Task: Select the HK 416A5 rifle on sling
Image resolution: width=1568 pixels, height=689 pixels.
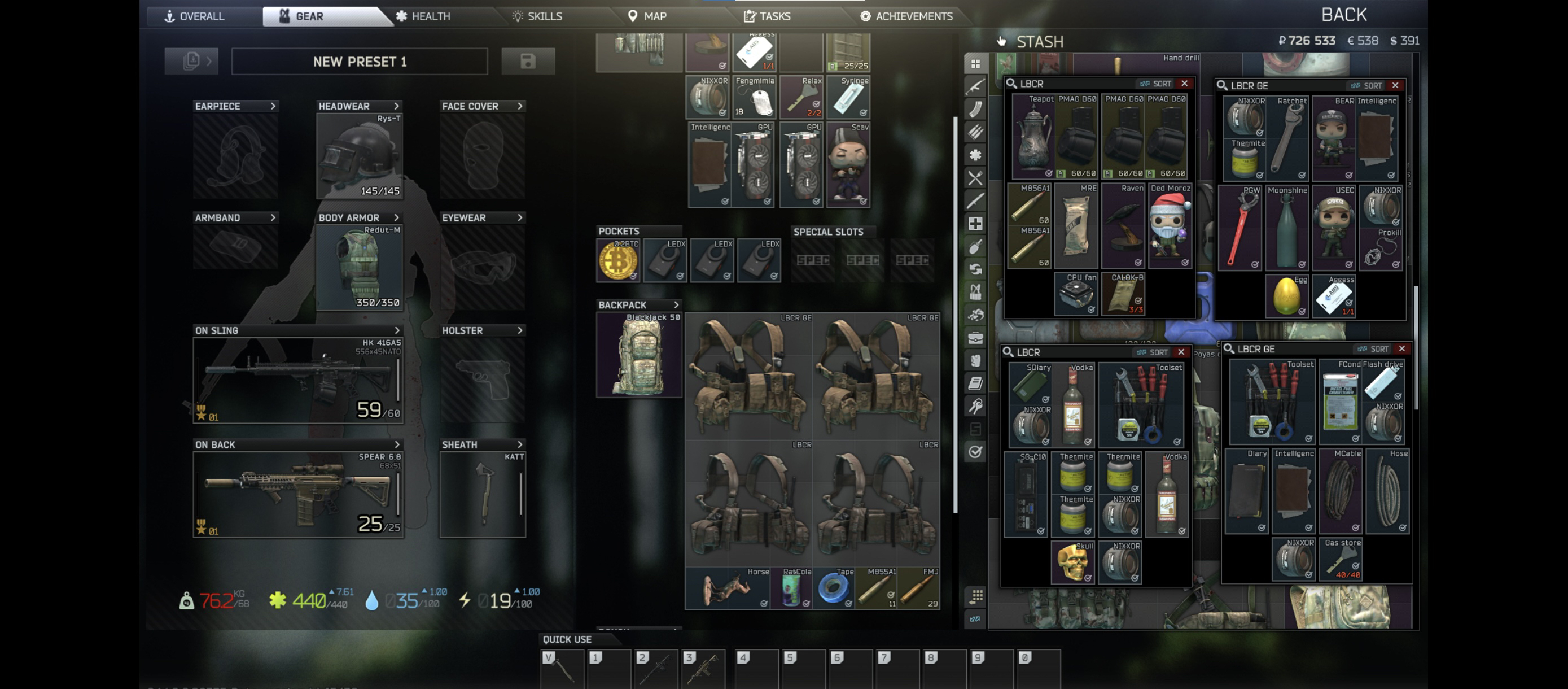Action: [x=297, y=380]
